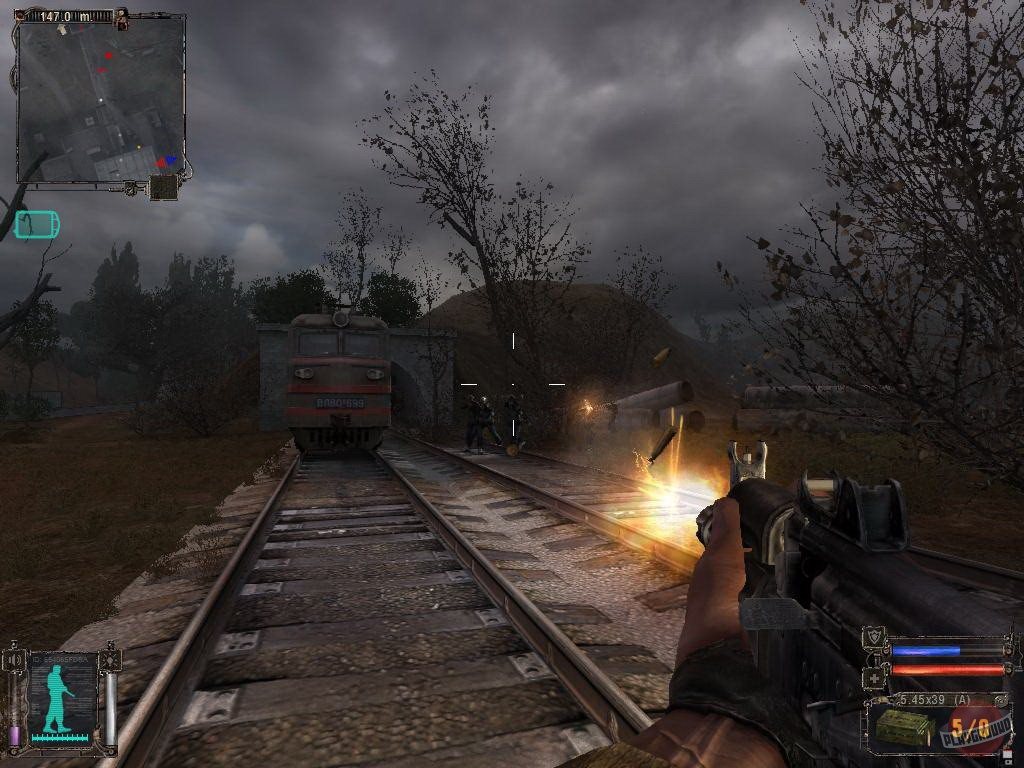Image resolution: width=1024 pixels, height=768 pixels.
Task: Click the minimap in the corner
Action: (101, 100)
